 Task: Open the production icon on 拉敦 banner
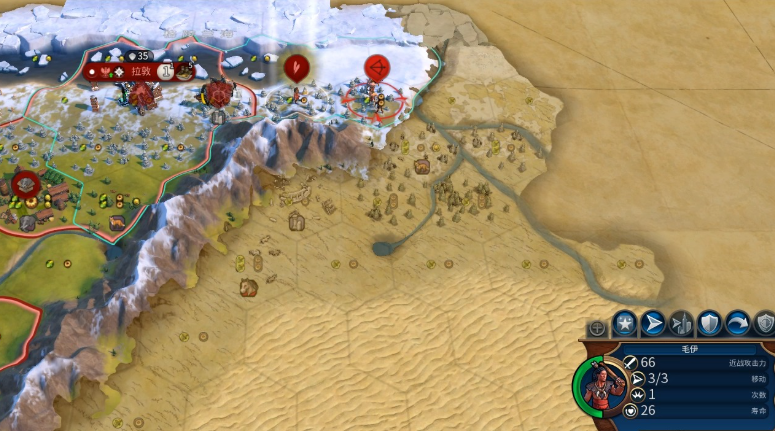click(x=184, y=71)
